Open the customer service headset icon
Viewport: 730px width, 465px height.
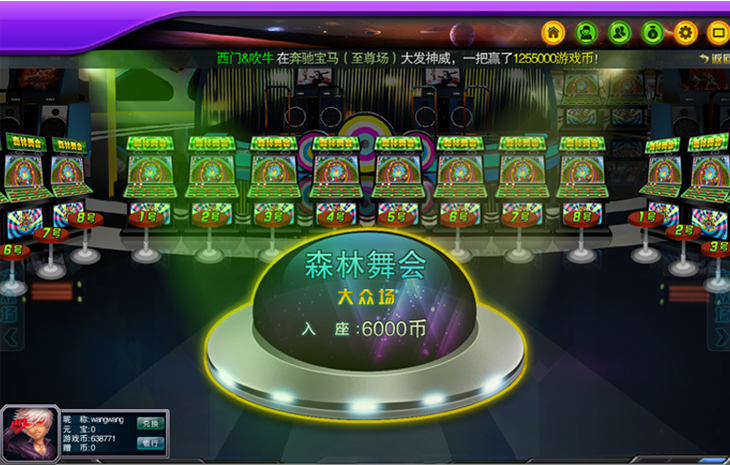(x=587, y=32)
